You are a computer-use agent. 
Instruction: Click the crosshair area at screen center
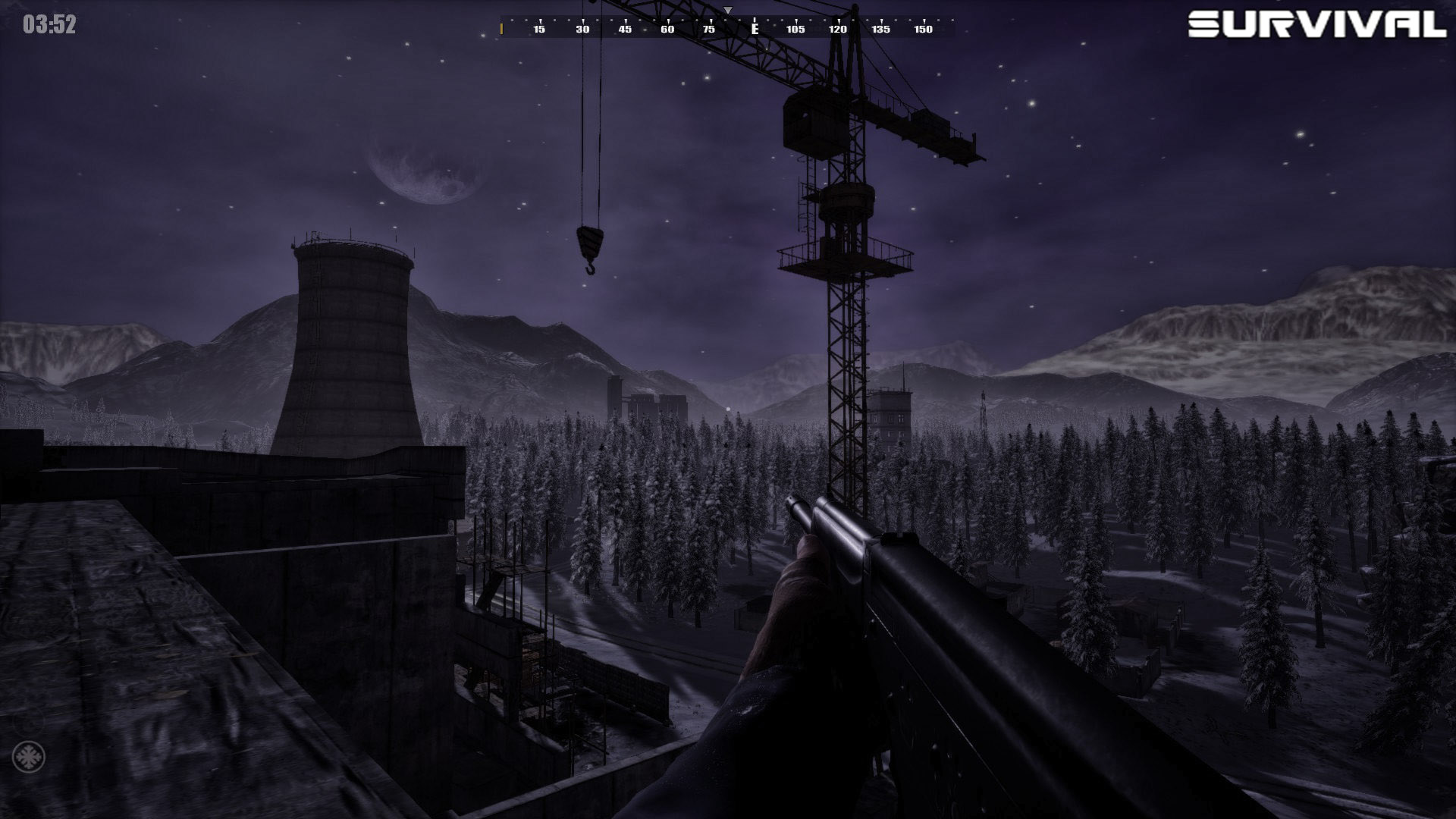tap(728, 409)
